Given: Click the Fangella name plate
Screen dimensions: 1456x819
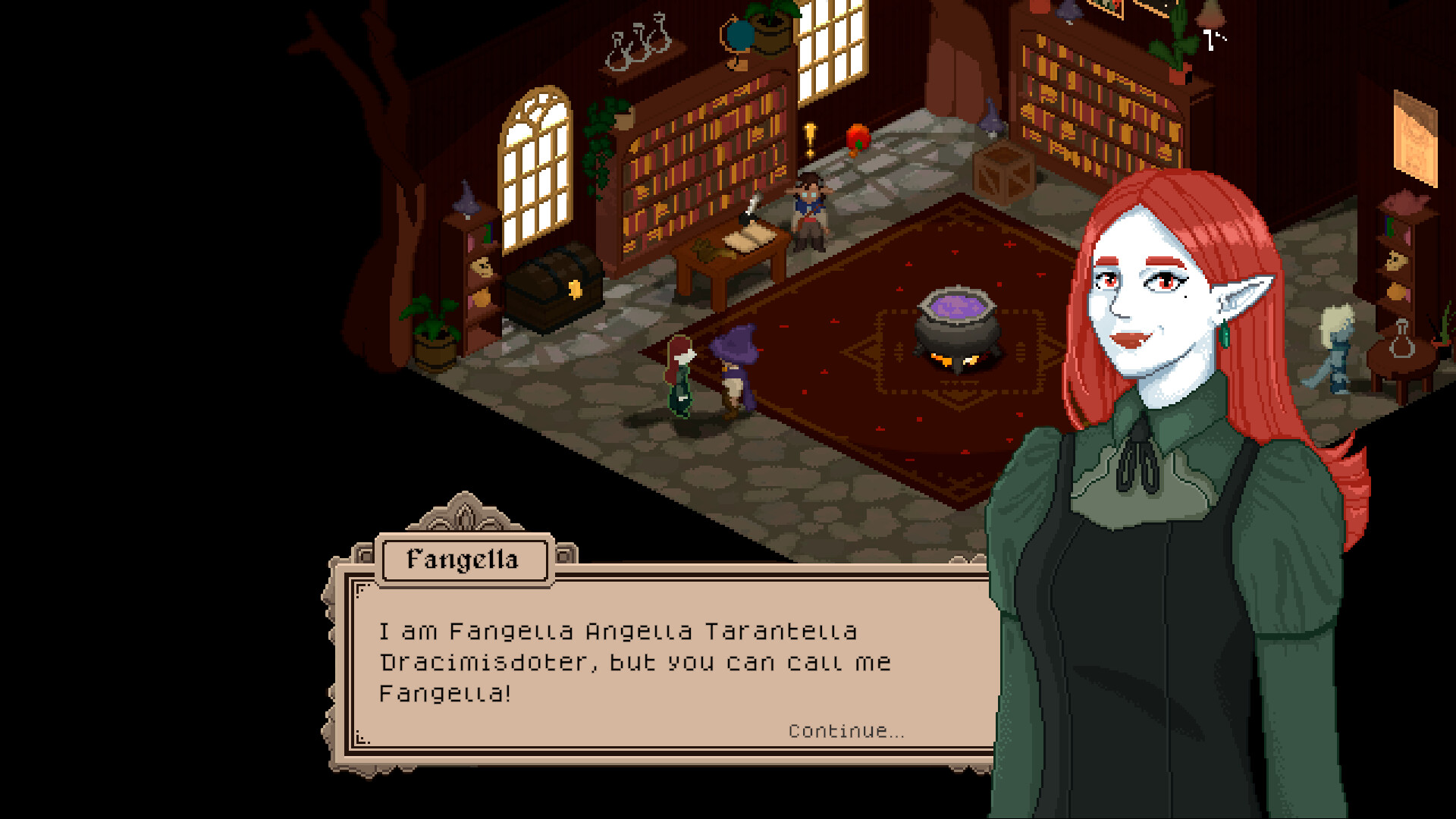Looking at the screenshot, I should 464,560.
